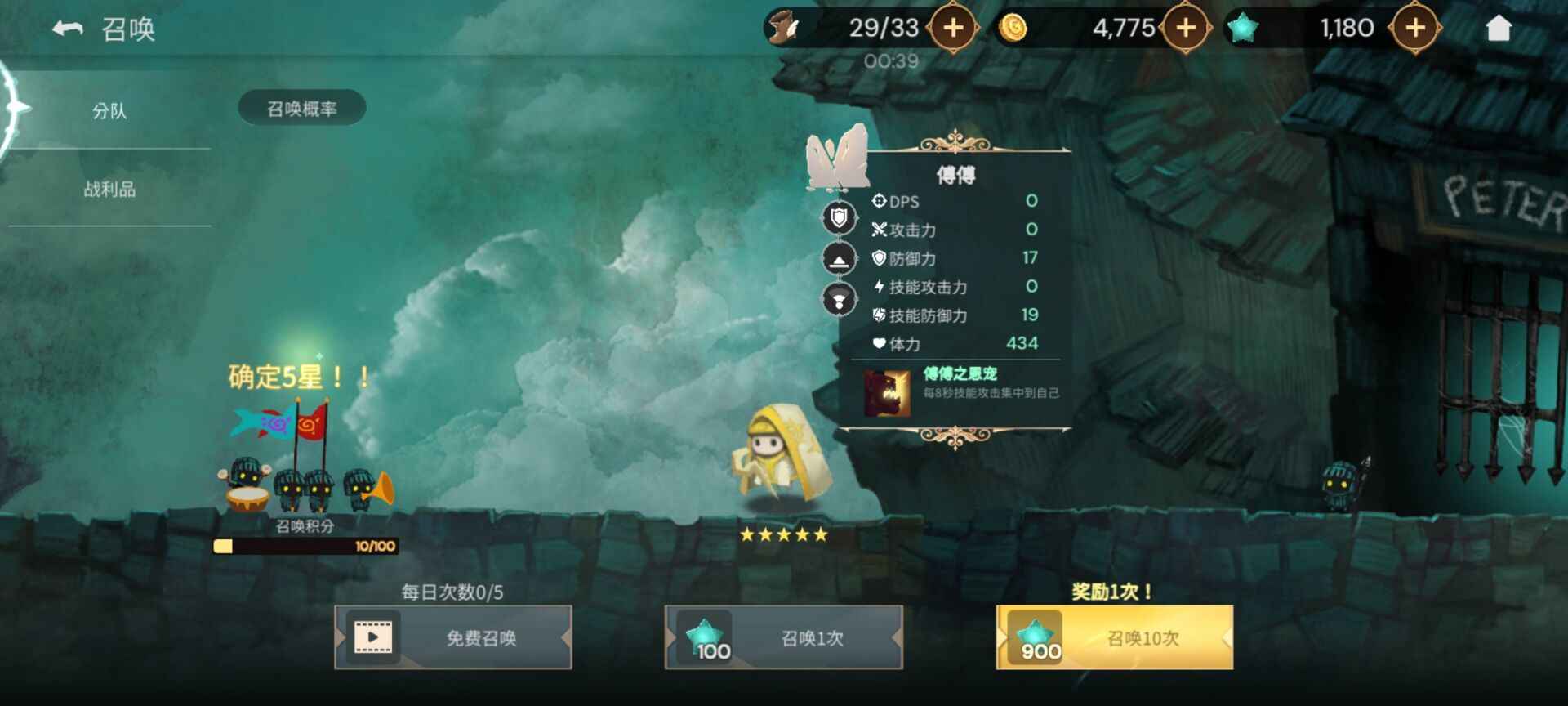Tap the gold coin icon in top bar
Screen dimensions: 1568x706
click(1013, 27)
